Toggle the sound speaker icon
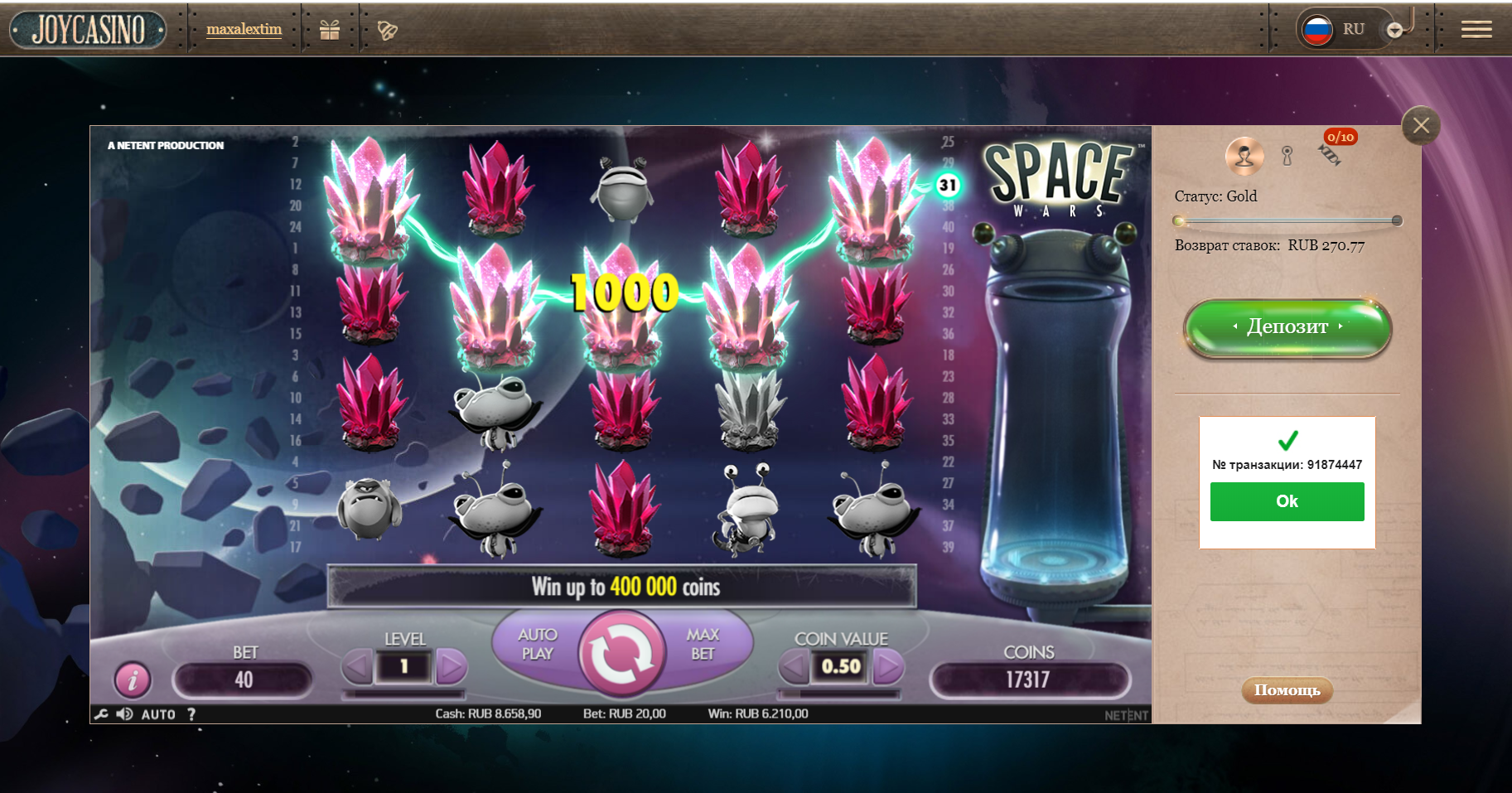Viewport: 1512px width, 793px height. (124, 714)
